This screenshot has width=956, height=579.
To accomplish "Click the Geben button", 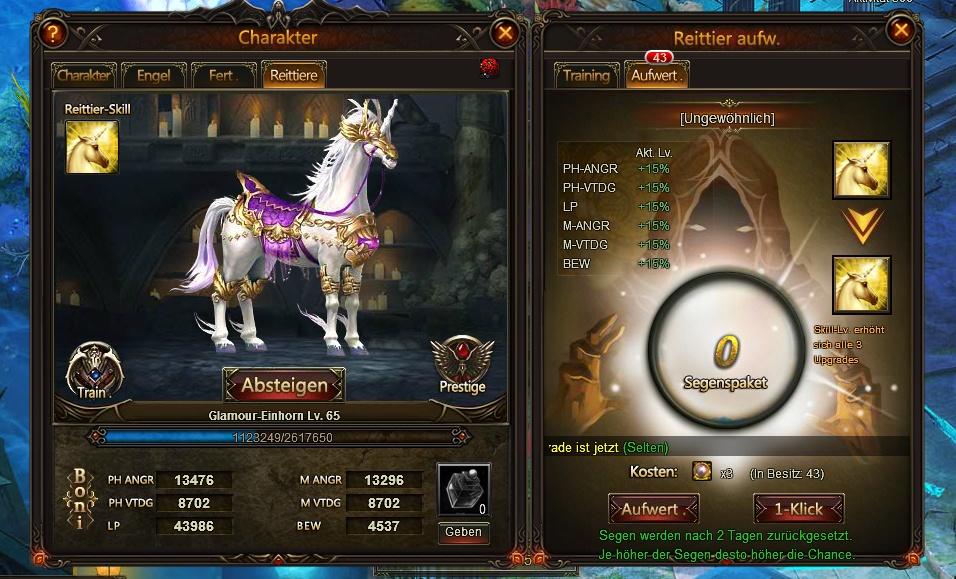I will click(x=464, y=532).
